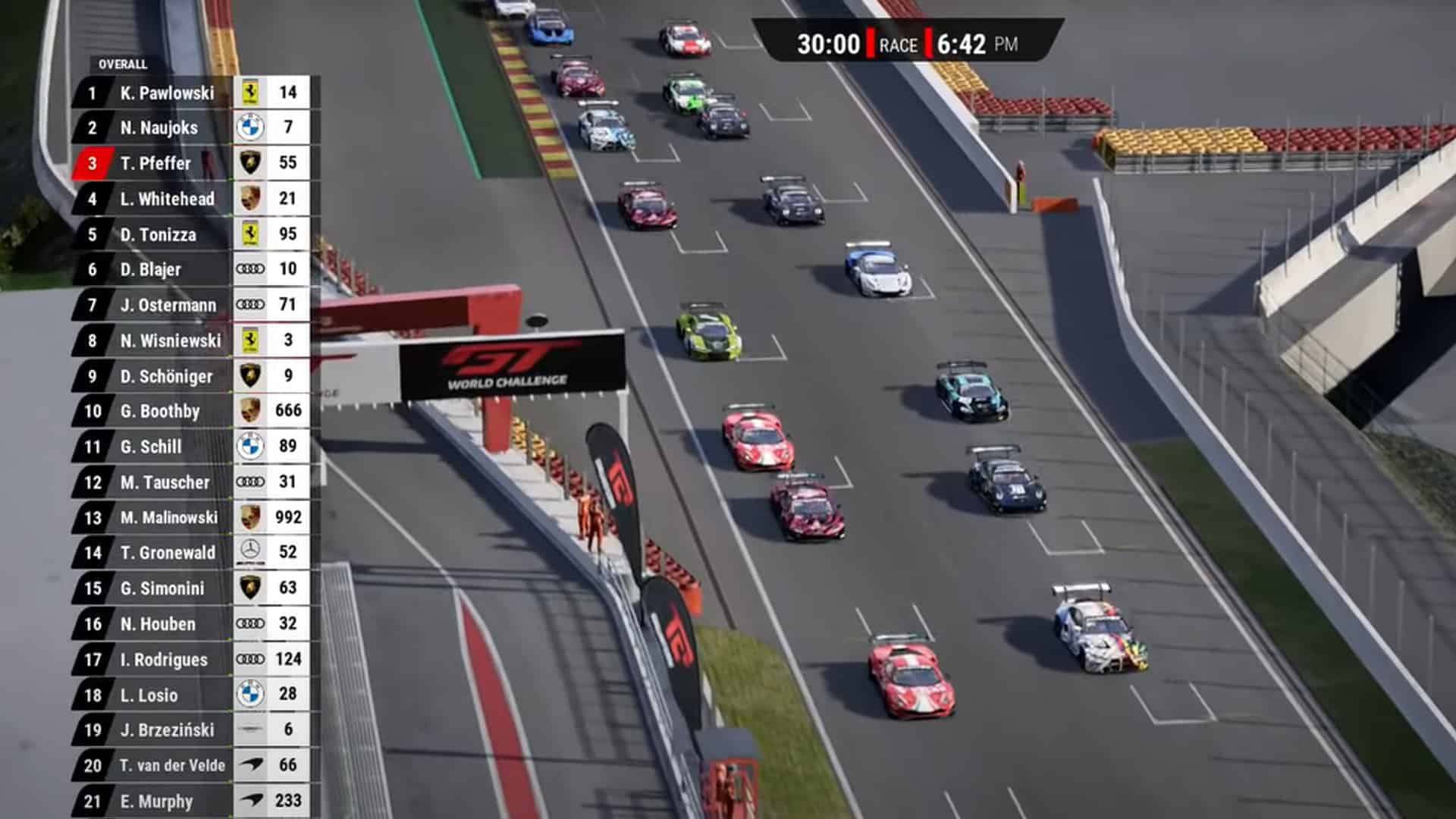
Task: Click the RACE label in the timer bar
Action: [899, 45]
